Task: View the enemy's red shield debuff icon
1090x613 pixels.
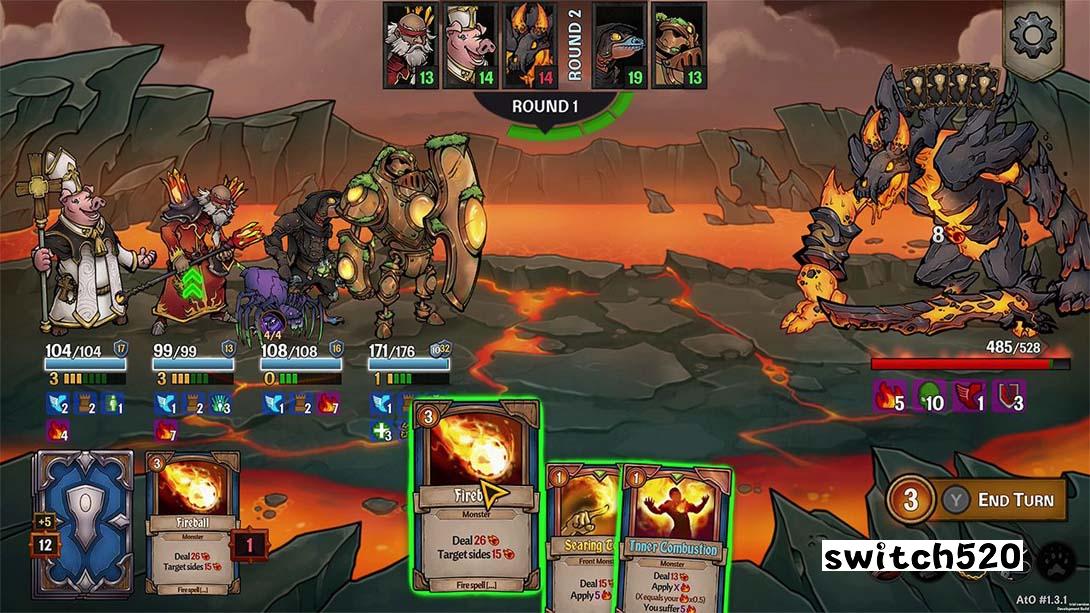Action: [x=1010, y=397]
